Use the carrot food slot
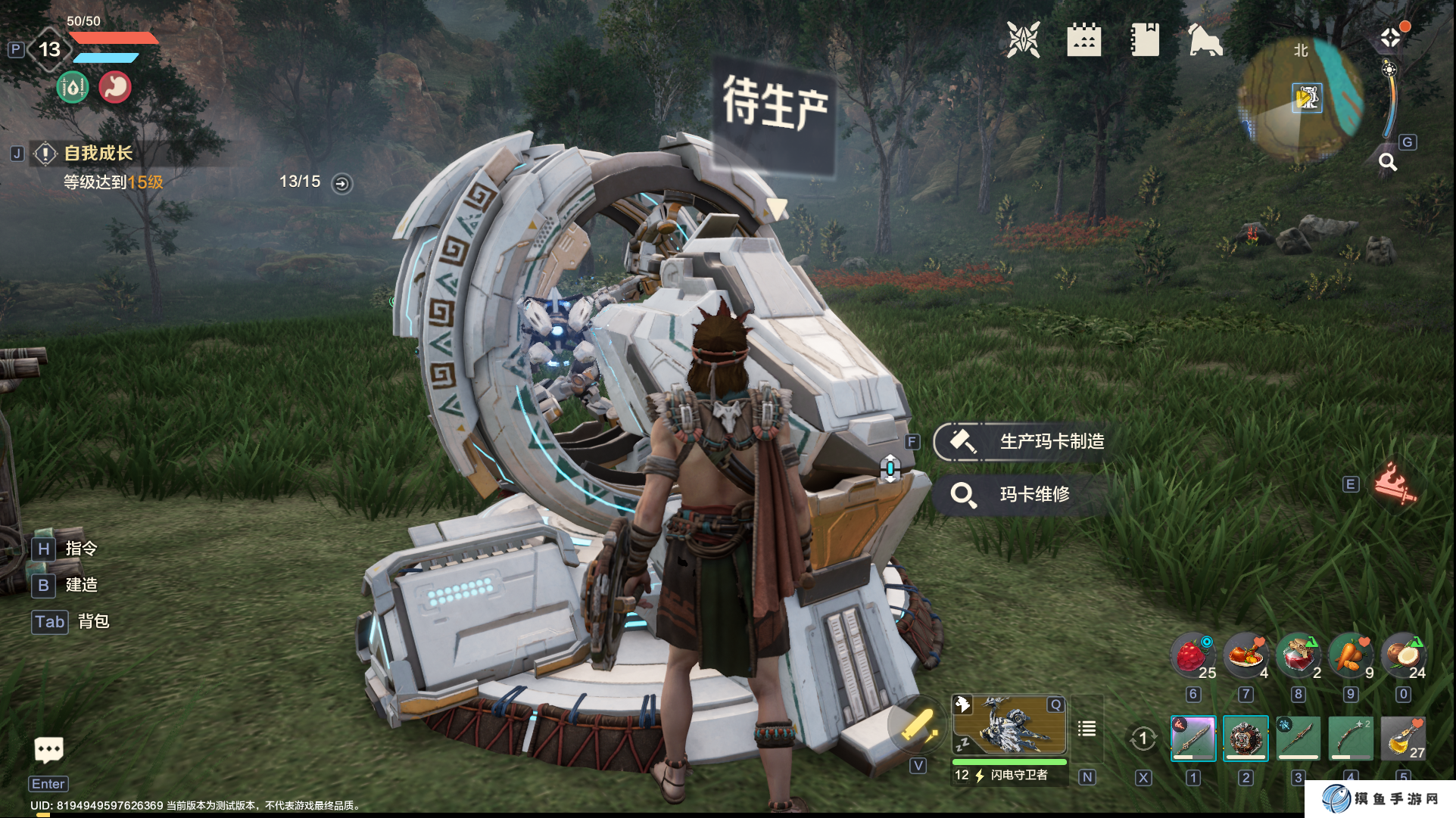Screen dimensions: 1456x818 tap(1351, 655)
